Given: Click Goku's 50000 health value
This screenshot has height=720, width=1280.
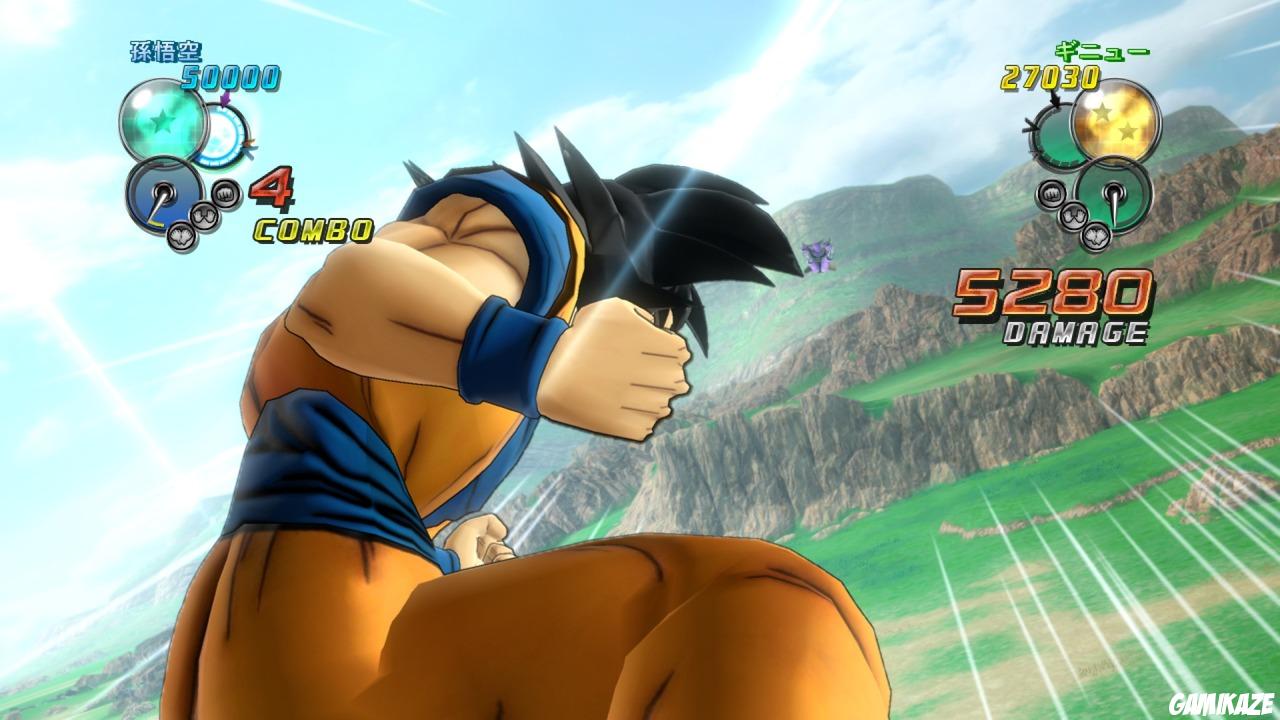Looking at the screenshot, I should click(230, 75).
